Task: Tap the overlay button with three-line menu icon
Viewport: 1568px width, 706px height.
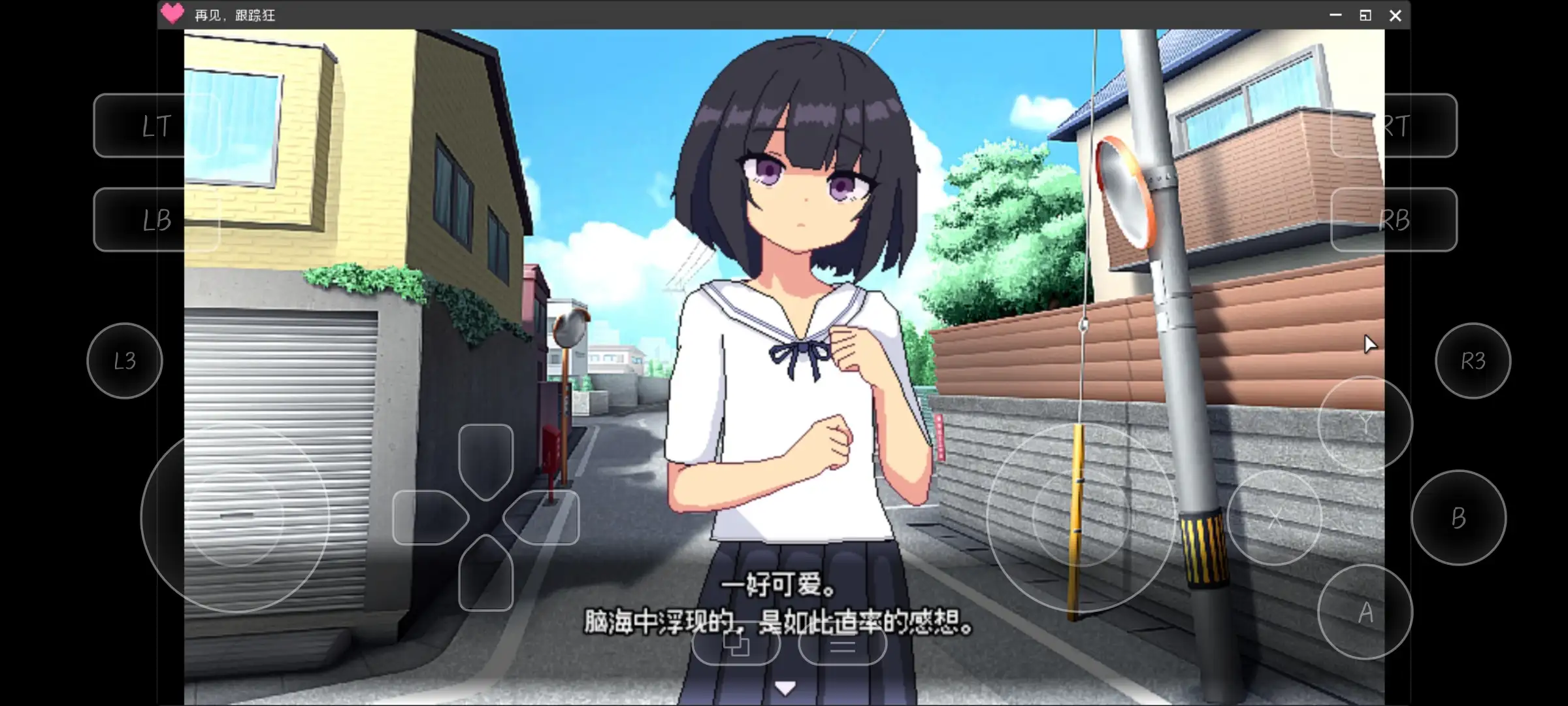Action: coord(842,645)
